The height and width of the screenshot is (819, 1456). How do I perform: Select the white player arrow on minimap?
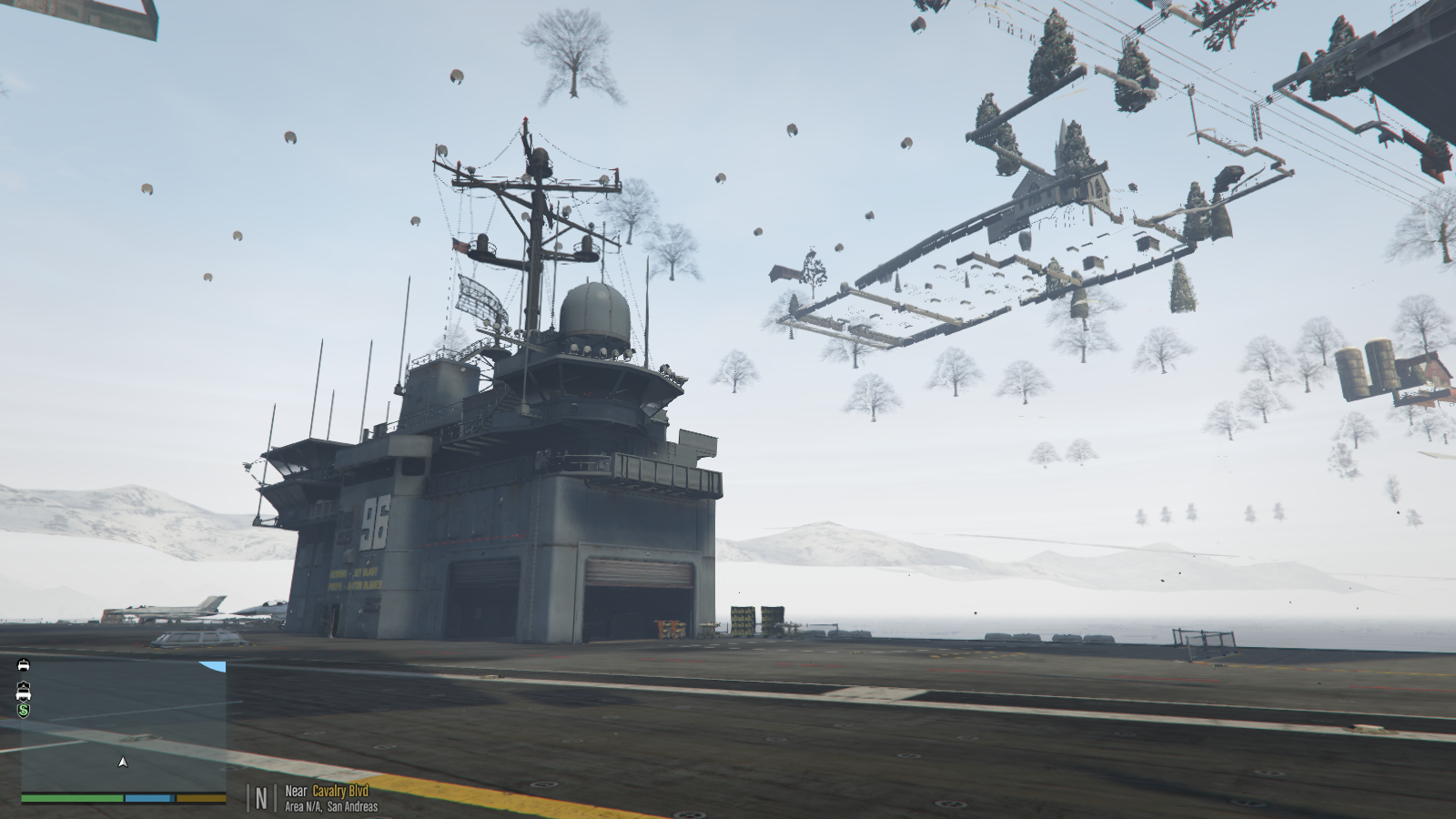click(x=123, y=762)
